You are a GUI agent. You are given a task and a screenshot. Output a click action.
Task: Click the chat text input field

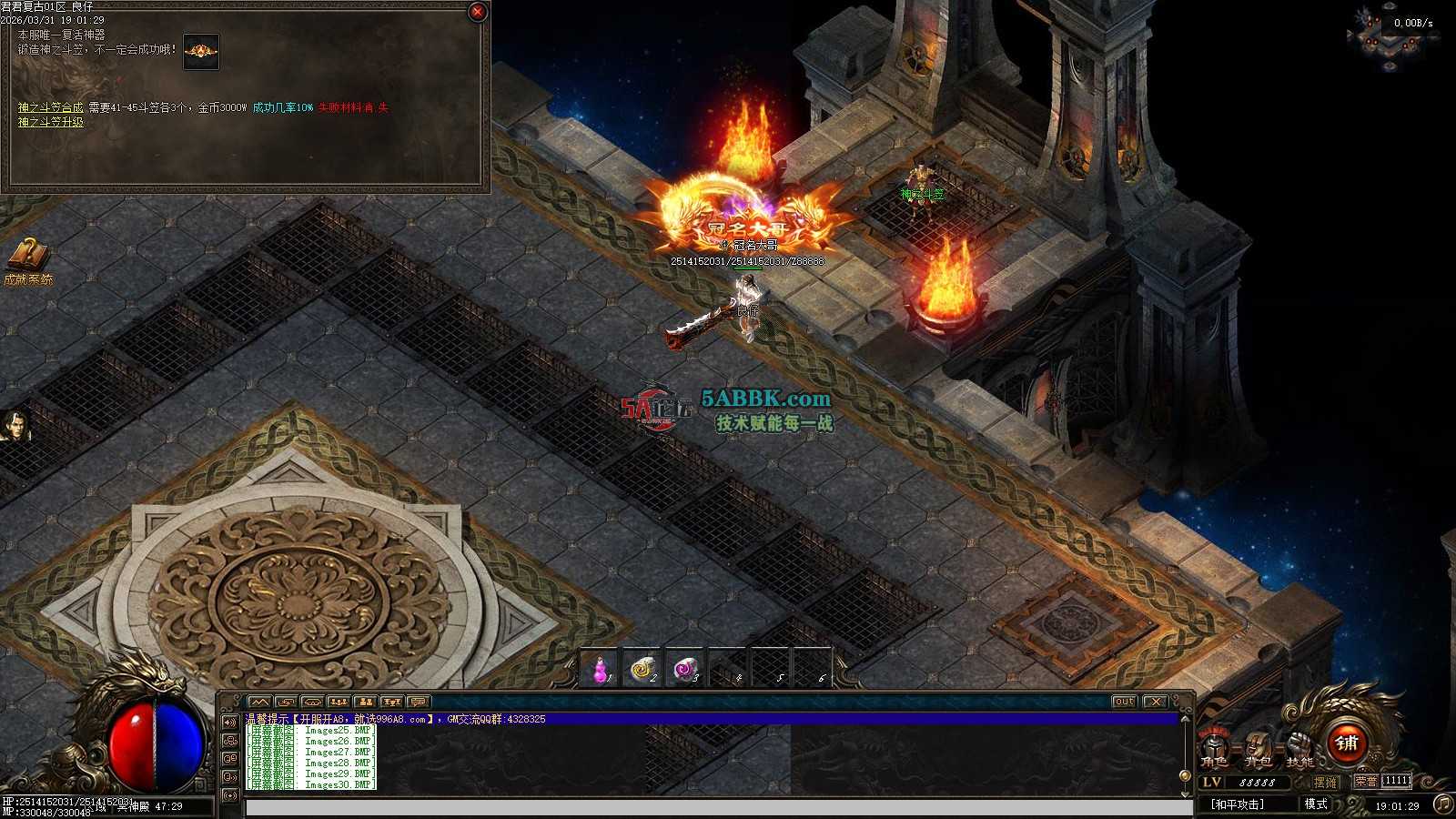tap(719, 807)
